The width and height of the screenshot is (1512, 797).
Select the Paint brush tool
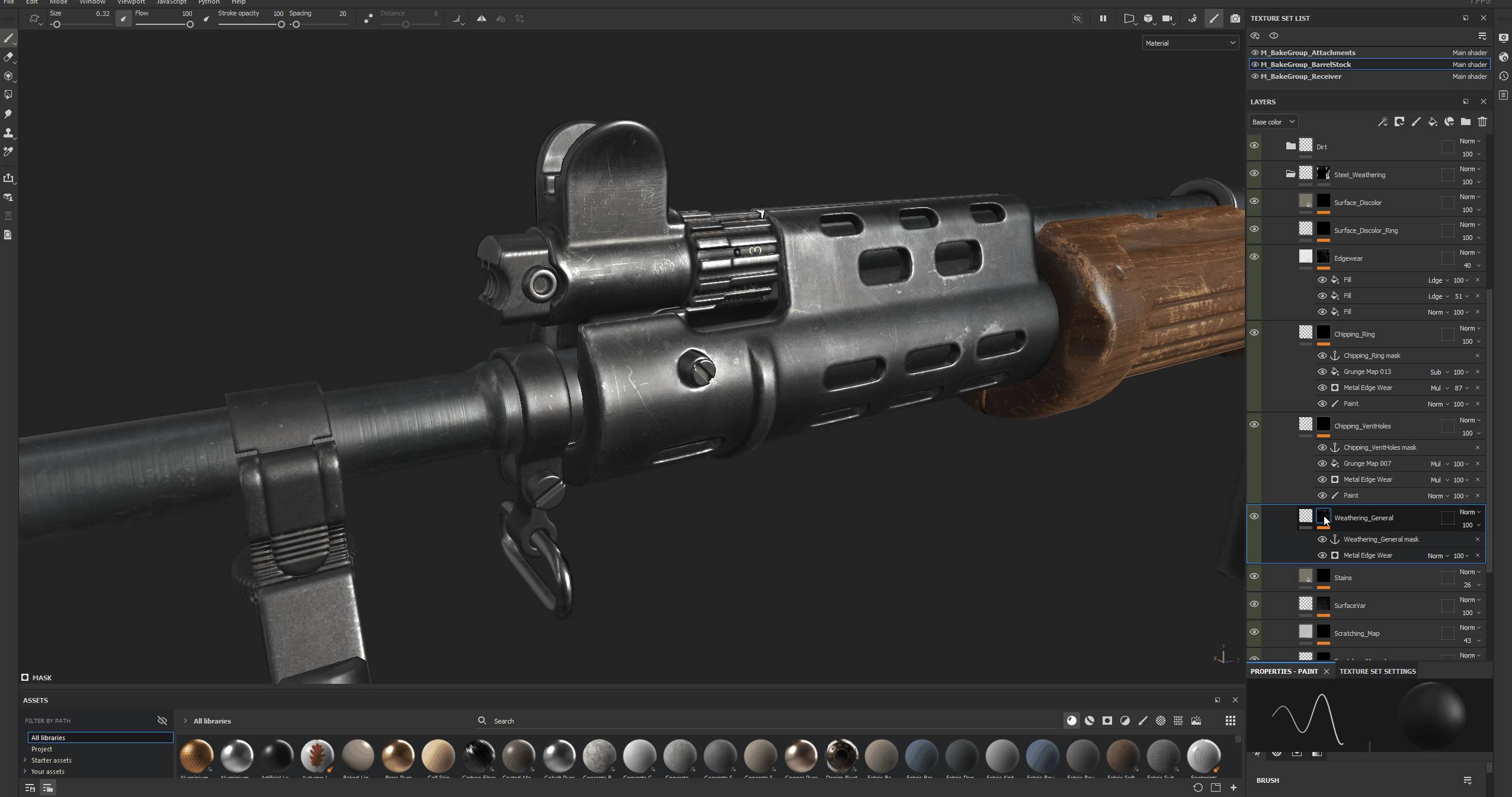[9, 39]
